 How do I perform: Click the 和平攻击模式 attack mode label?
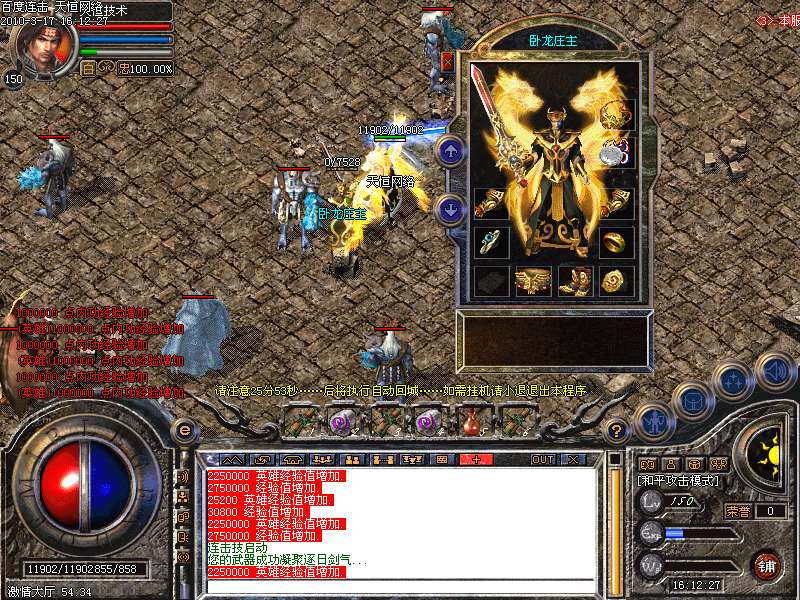point(680,481)
